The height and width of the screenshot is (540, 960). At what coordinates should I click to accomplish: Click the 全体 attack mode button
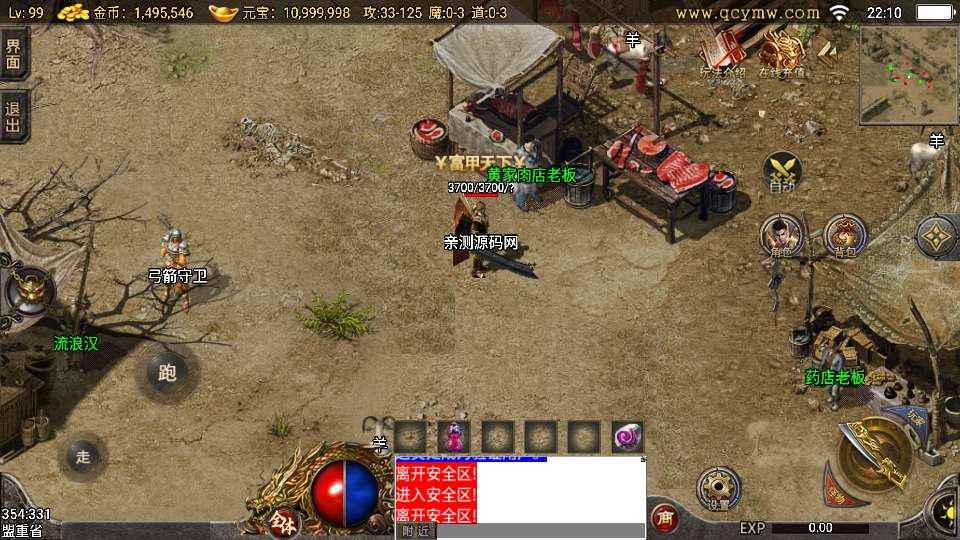point(284,521)
